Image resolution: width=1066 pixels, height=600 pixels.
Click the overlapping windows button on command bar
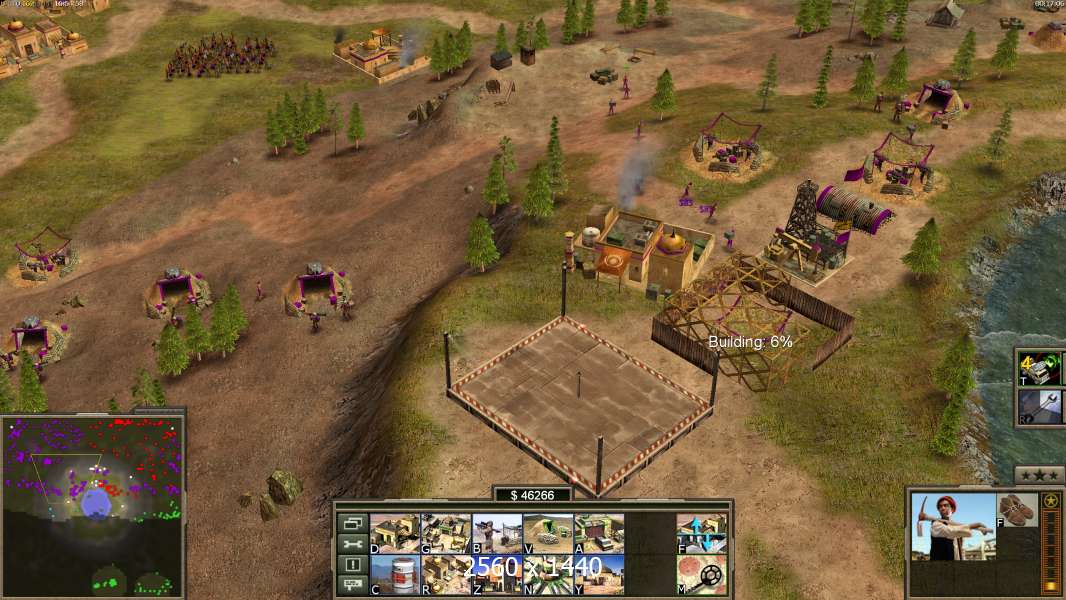coord(351,523)
